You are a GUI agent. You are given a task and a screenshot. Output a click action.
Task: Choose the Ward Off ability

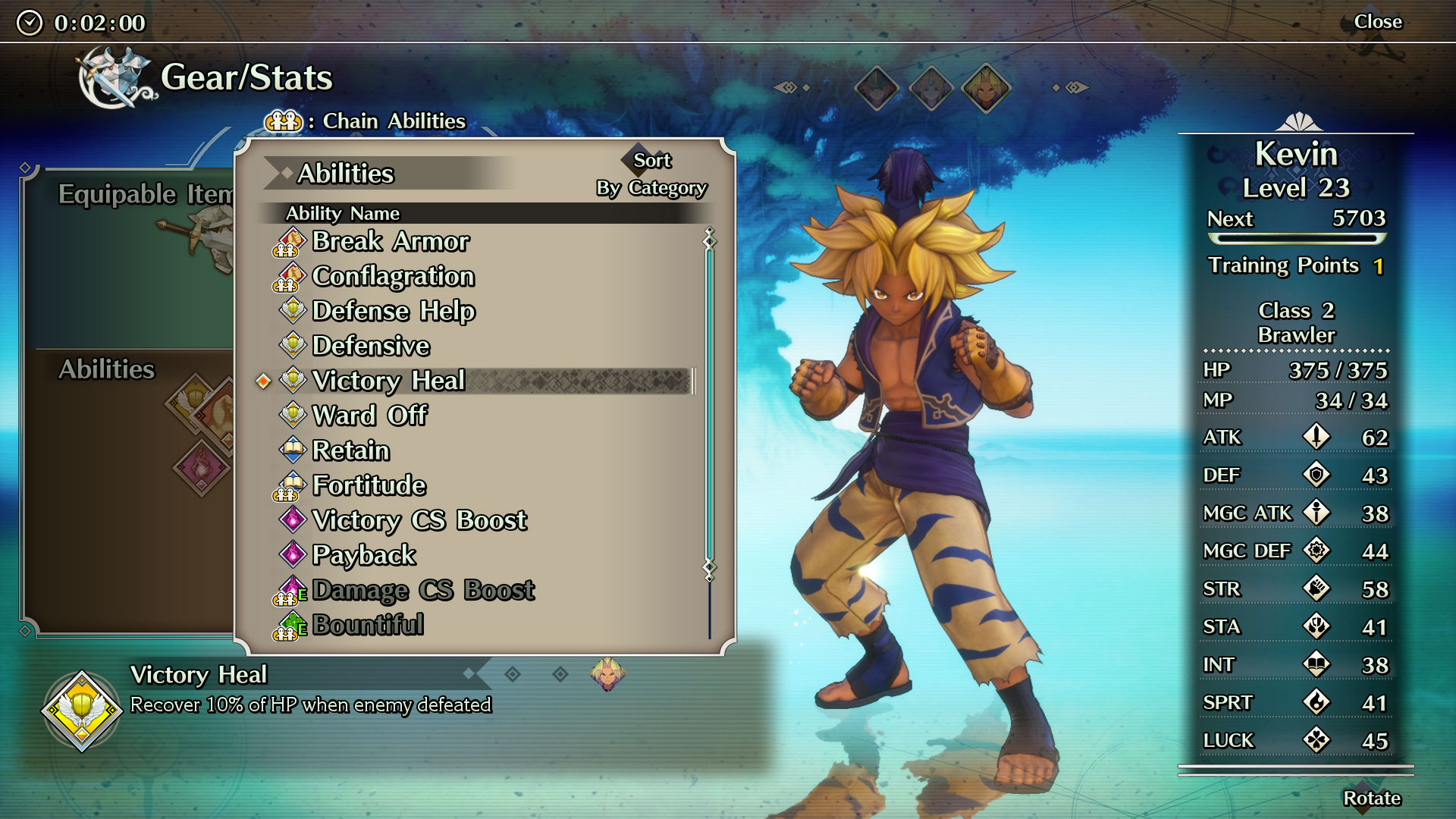(x=370, y=416)
